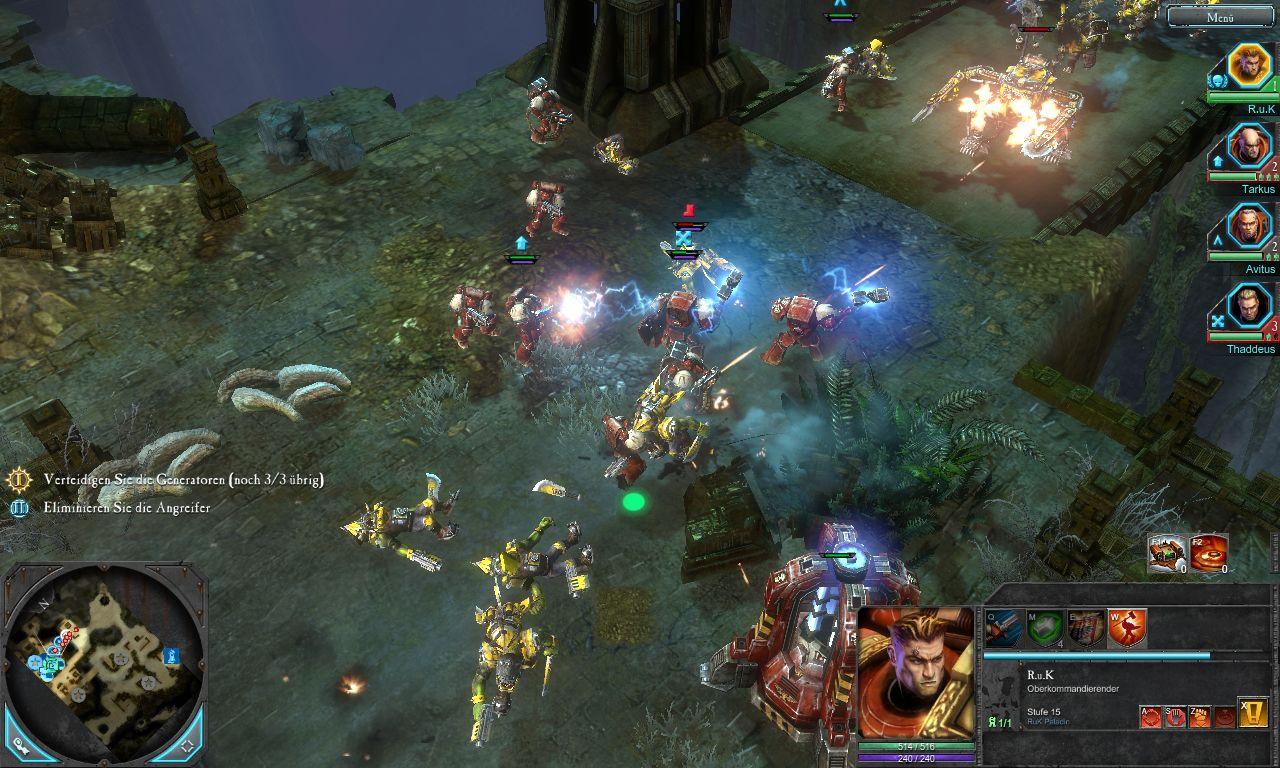1280x768 pixels.
Task: Issue the S stop command
Action: point(1176,716)
